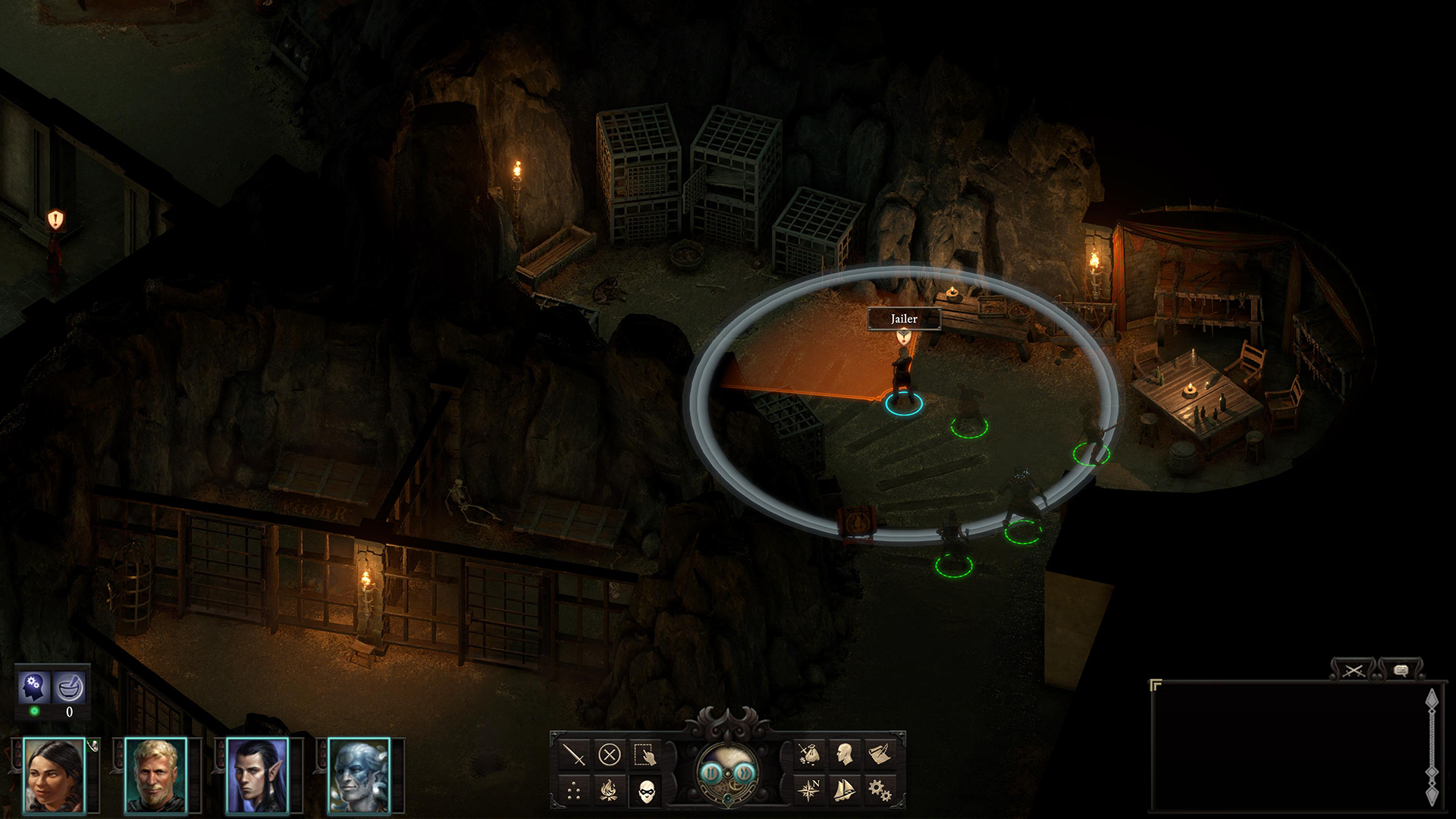Fast-forward time with the double-arrow button
This screenshot has height=819, width=1456.
point(745,773)
